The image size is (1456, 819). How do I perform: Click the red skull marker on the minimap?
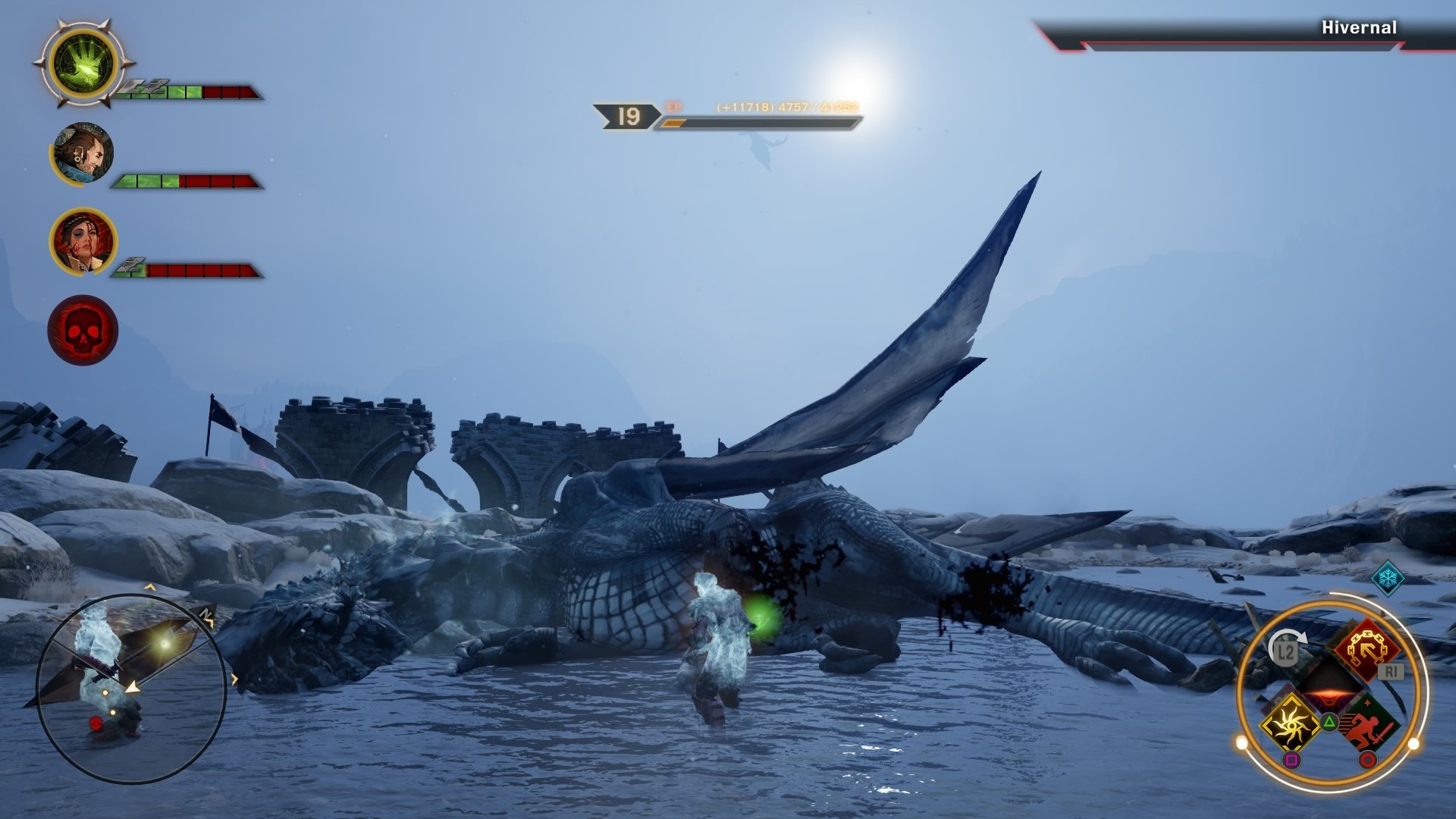[x=96, y=722]
